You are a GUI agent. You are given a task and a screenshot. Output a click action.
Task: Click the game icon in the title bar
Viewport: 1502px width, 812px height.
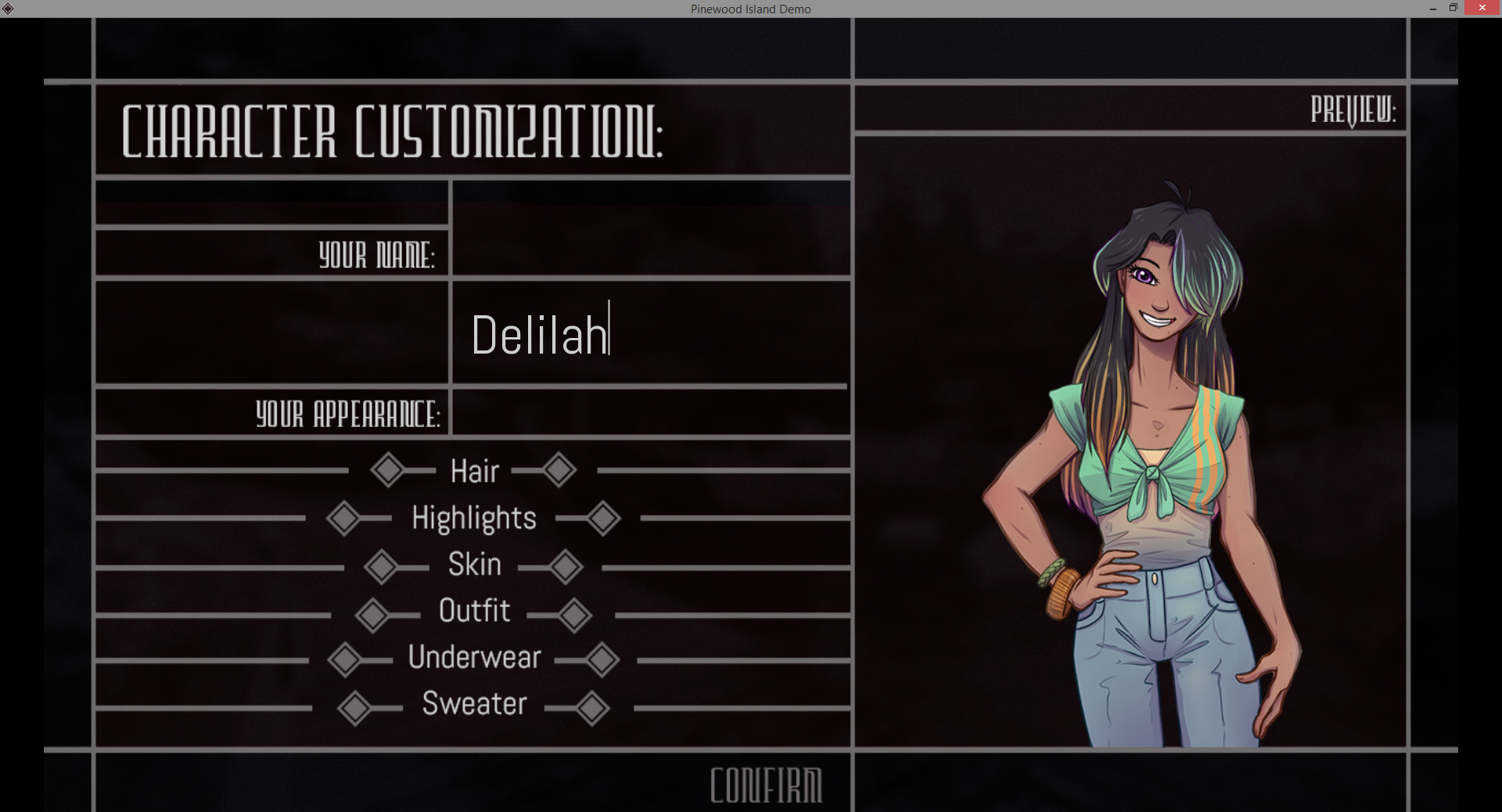click(8, 8)
